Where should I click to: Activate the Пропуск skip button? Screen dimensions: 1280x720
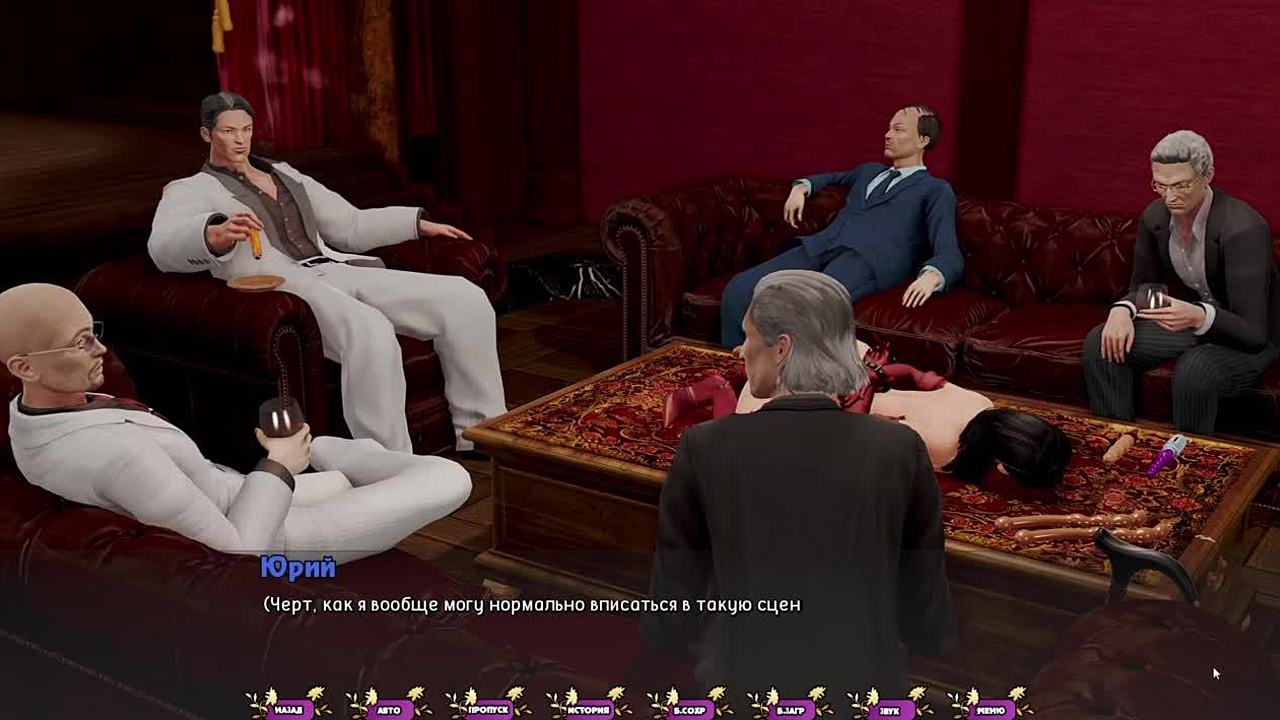tap(489, 709)
